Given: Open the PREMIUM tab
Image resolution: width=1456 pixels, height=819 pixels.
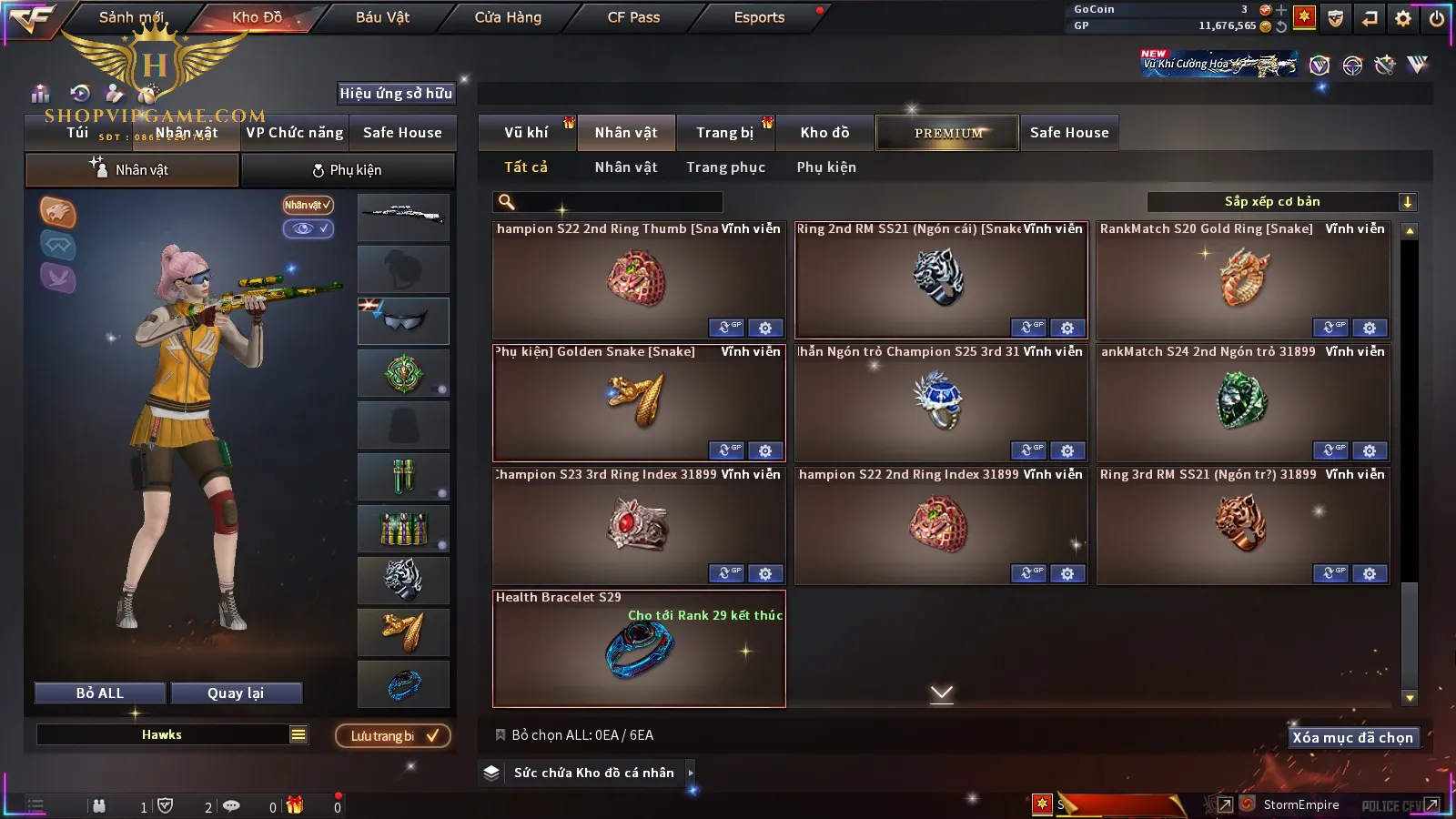Looking at the screenshot, I should point(947,133).
